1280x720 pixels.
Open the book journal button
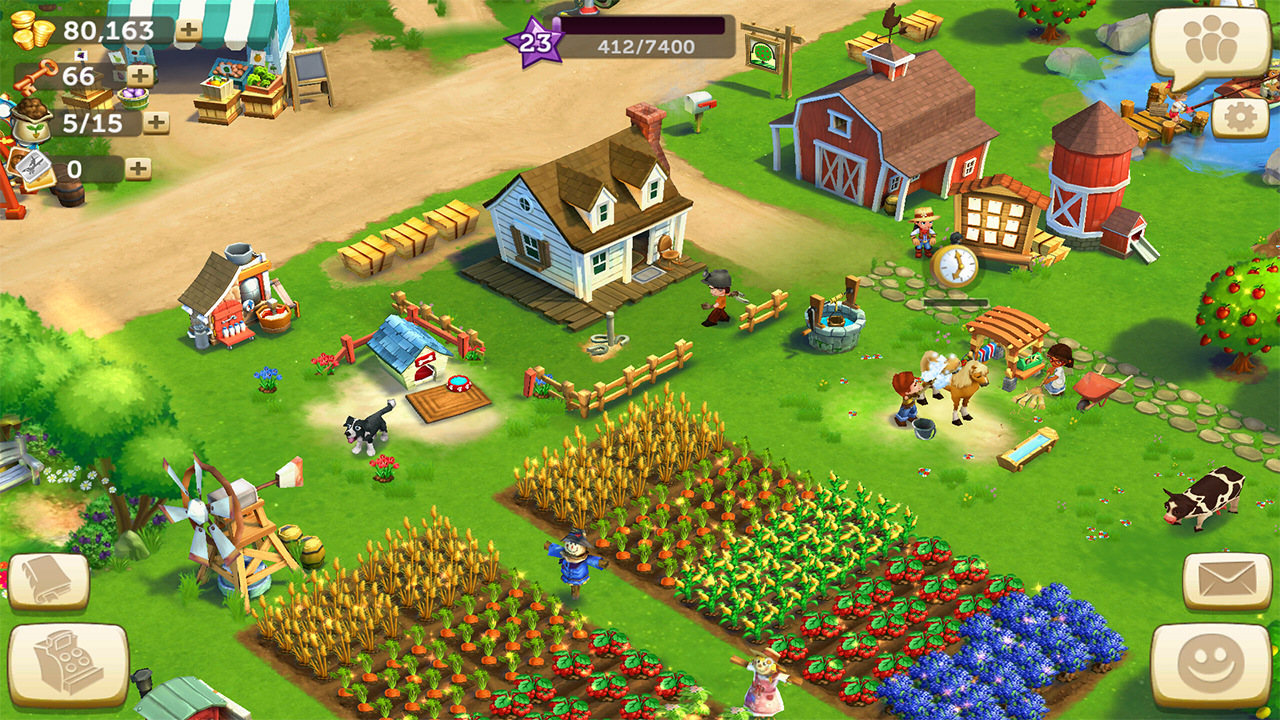(x=49, y=581)
